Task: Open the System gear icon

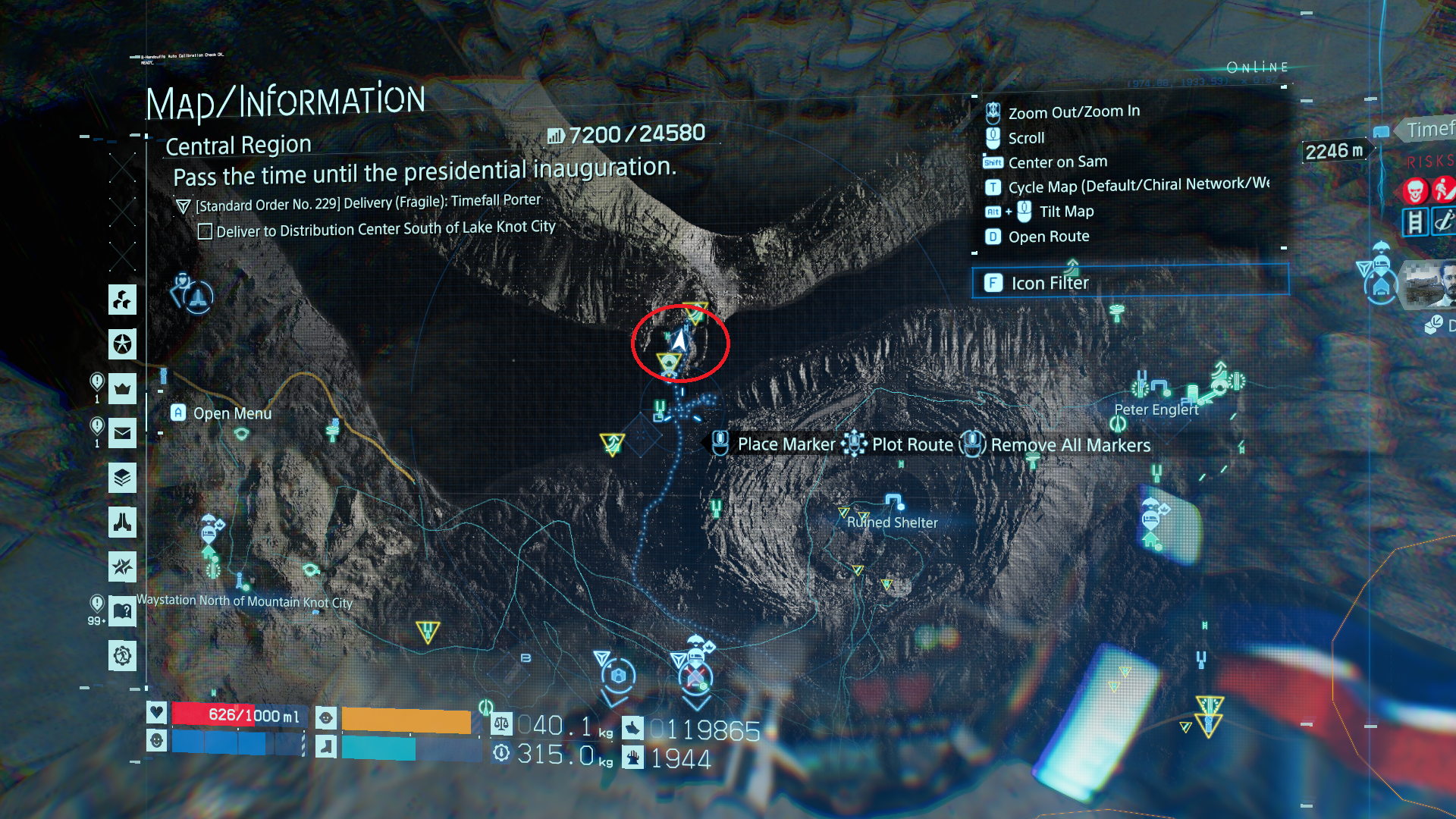Action: [122, 655]
